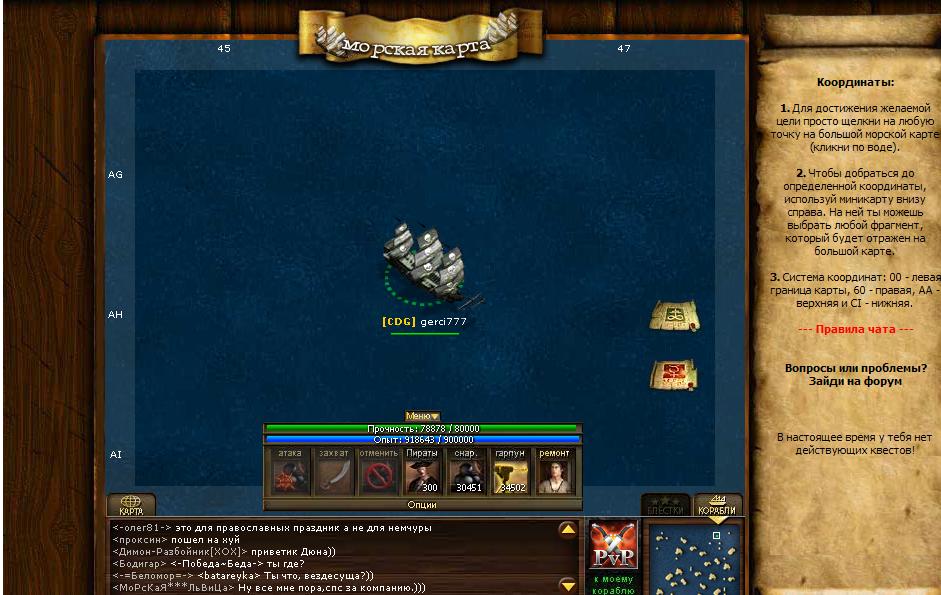Open the КОРАБЛИ (ships) tab

click(717, 505)
